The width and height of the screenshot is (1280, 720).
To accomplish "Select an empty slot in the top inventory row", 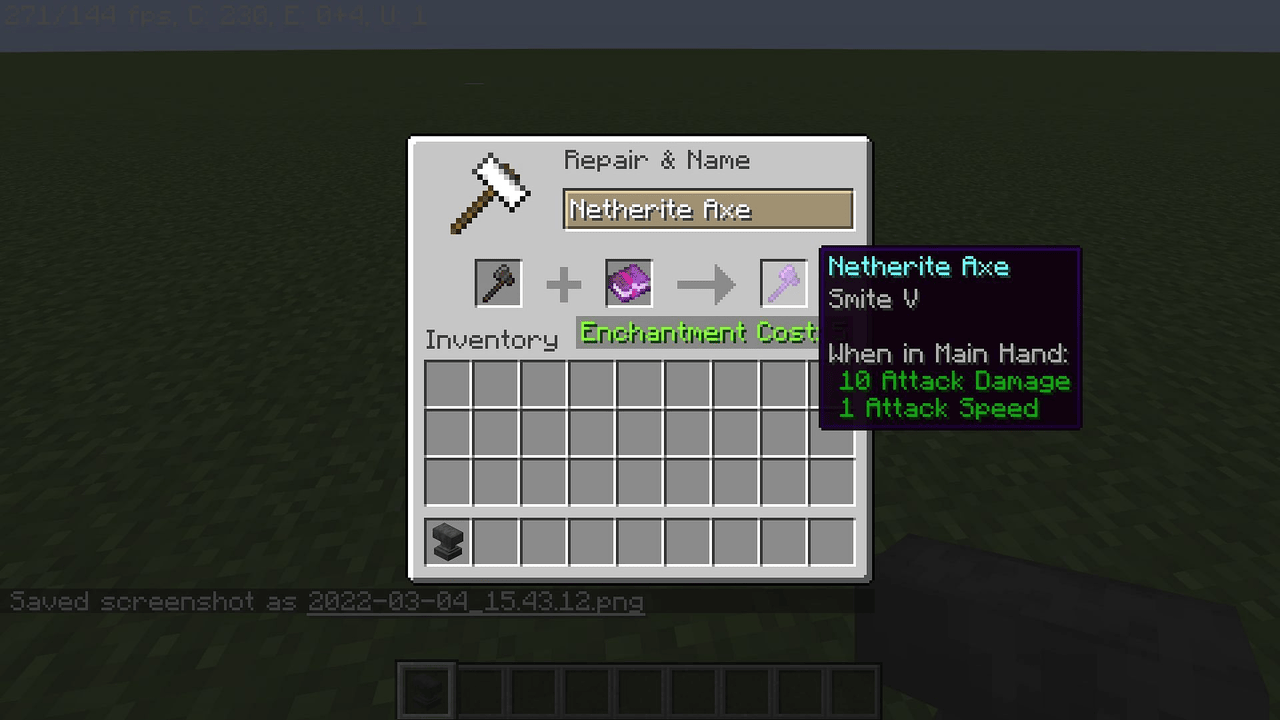I will (542, 385).
